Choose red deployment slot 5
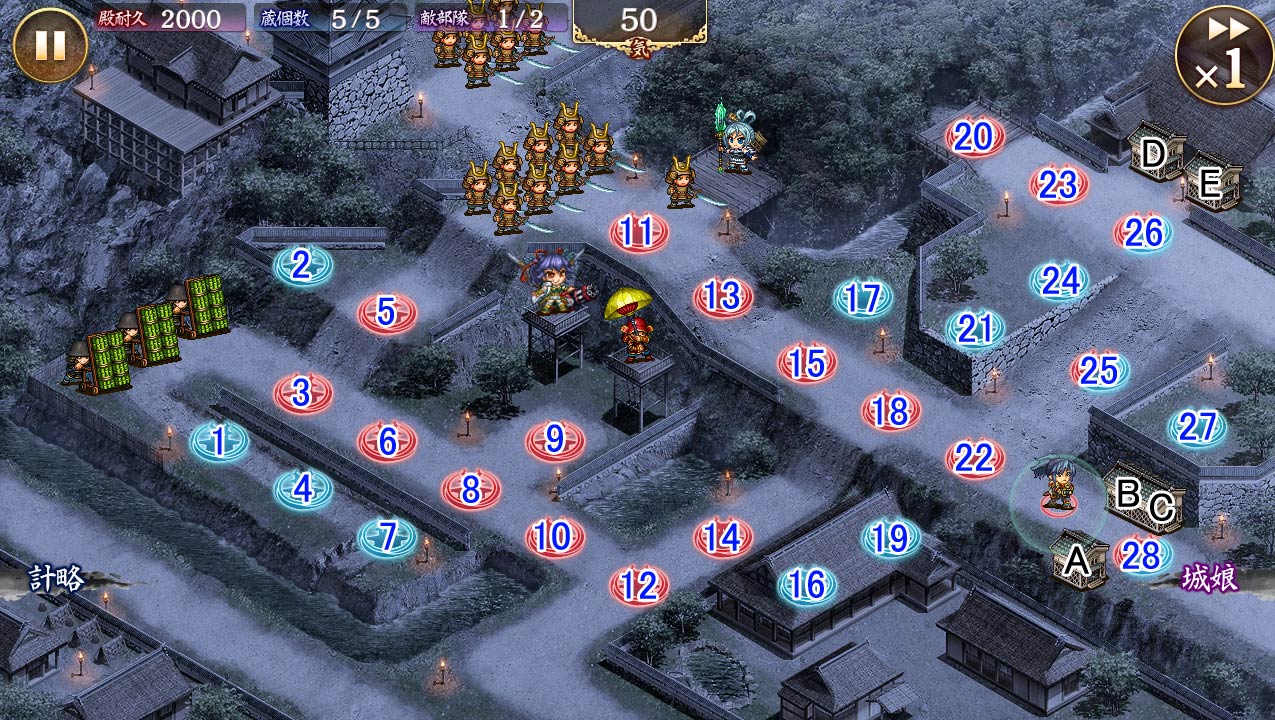 pos(387,313)
